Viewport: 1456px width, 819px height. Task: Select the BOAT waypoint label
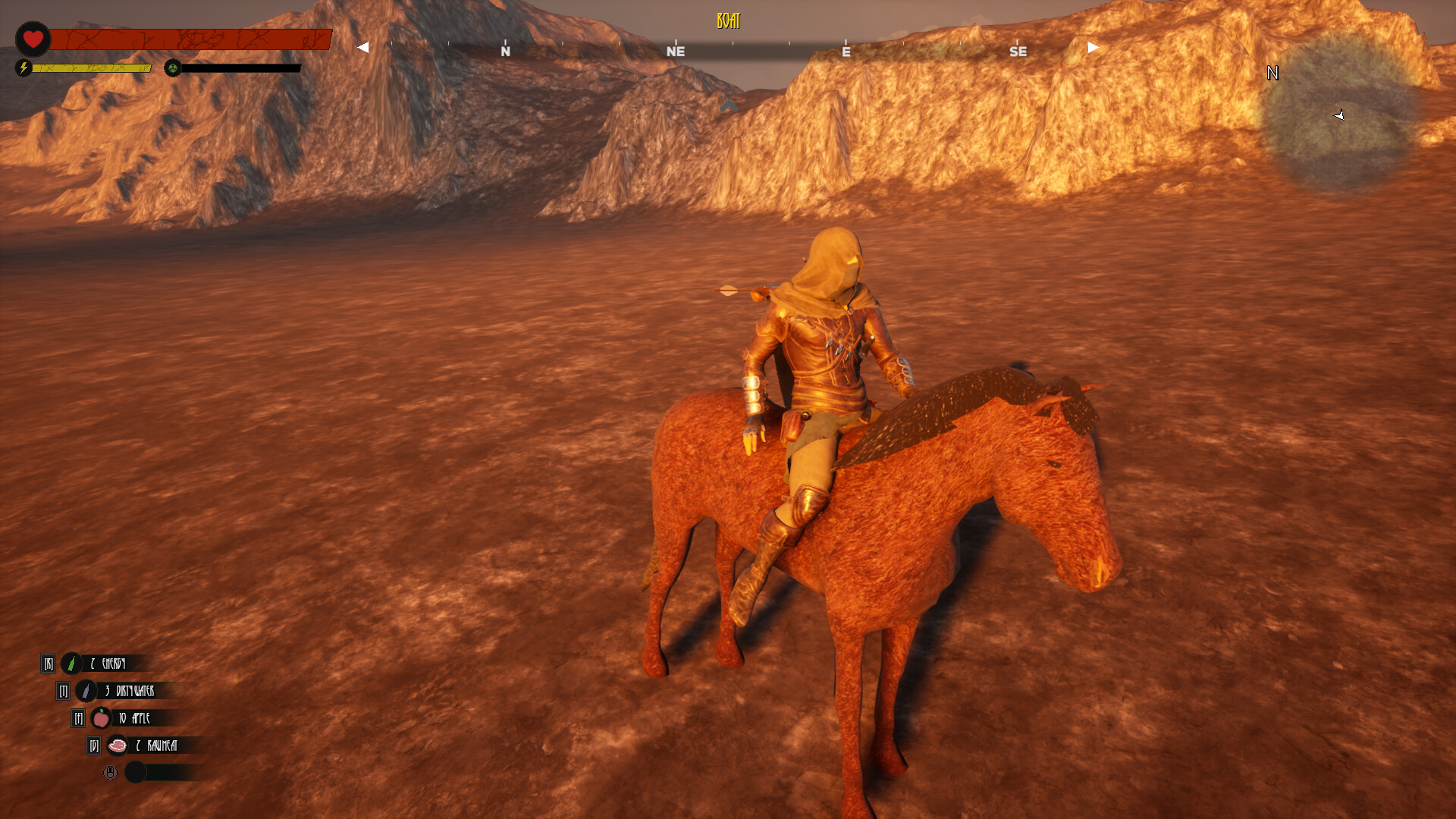click(x=727, y=21)
